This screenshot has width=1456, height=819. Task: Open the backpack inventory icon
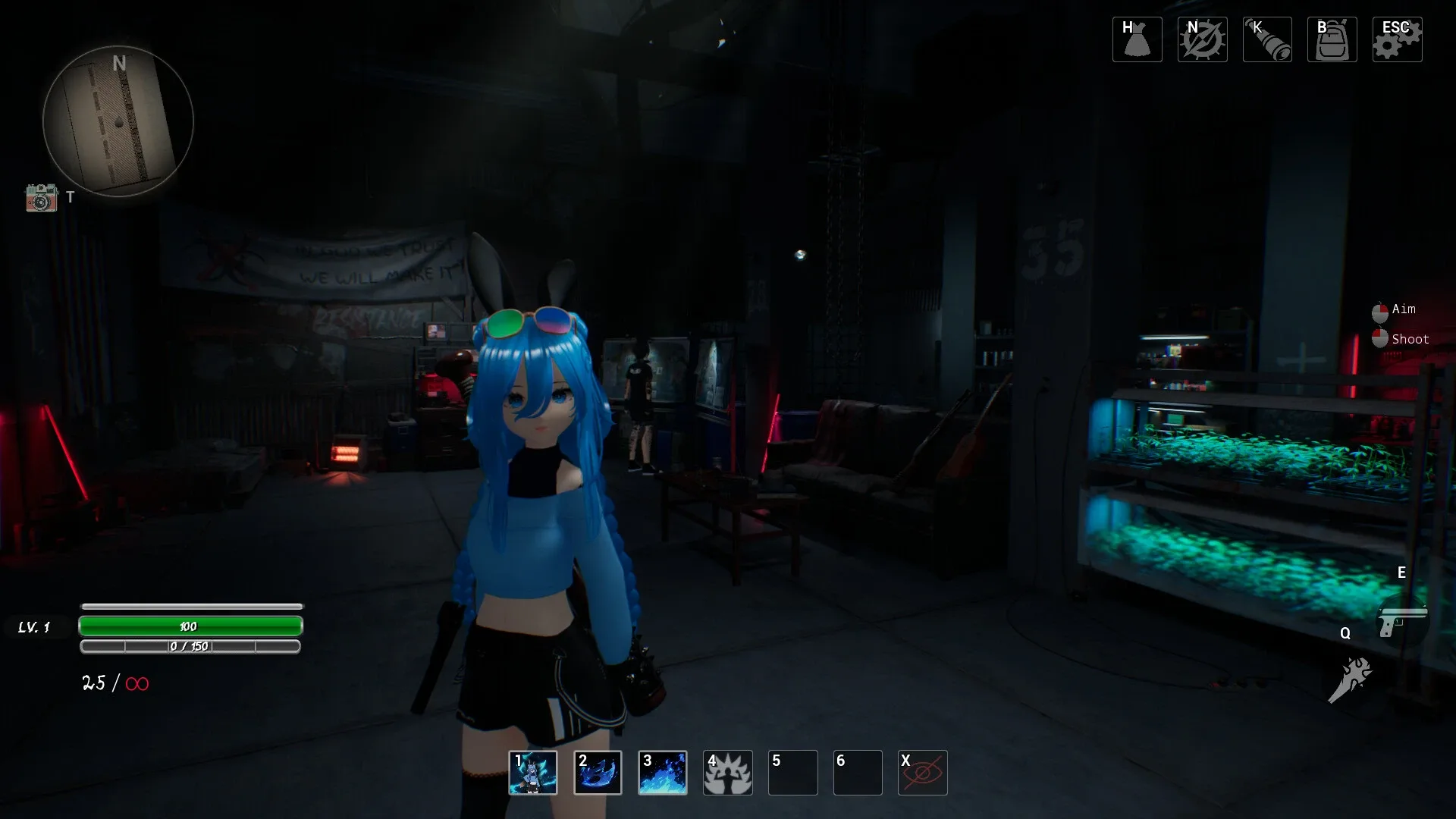1332,39
